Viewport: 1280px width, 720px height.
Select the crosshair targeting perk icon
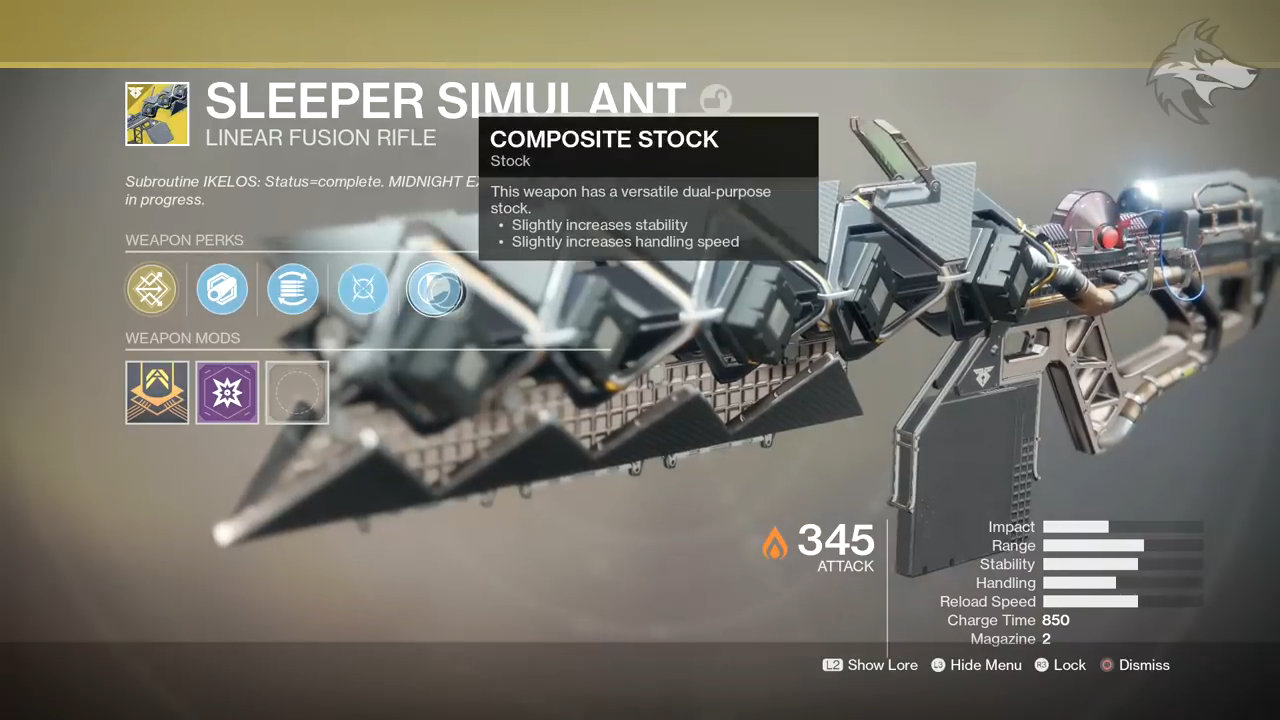point(363,290)
